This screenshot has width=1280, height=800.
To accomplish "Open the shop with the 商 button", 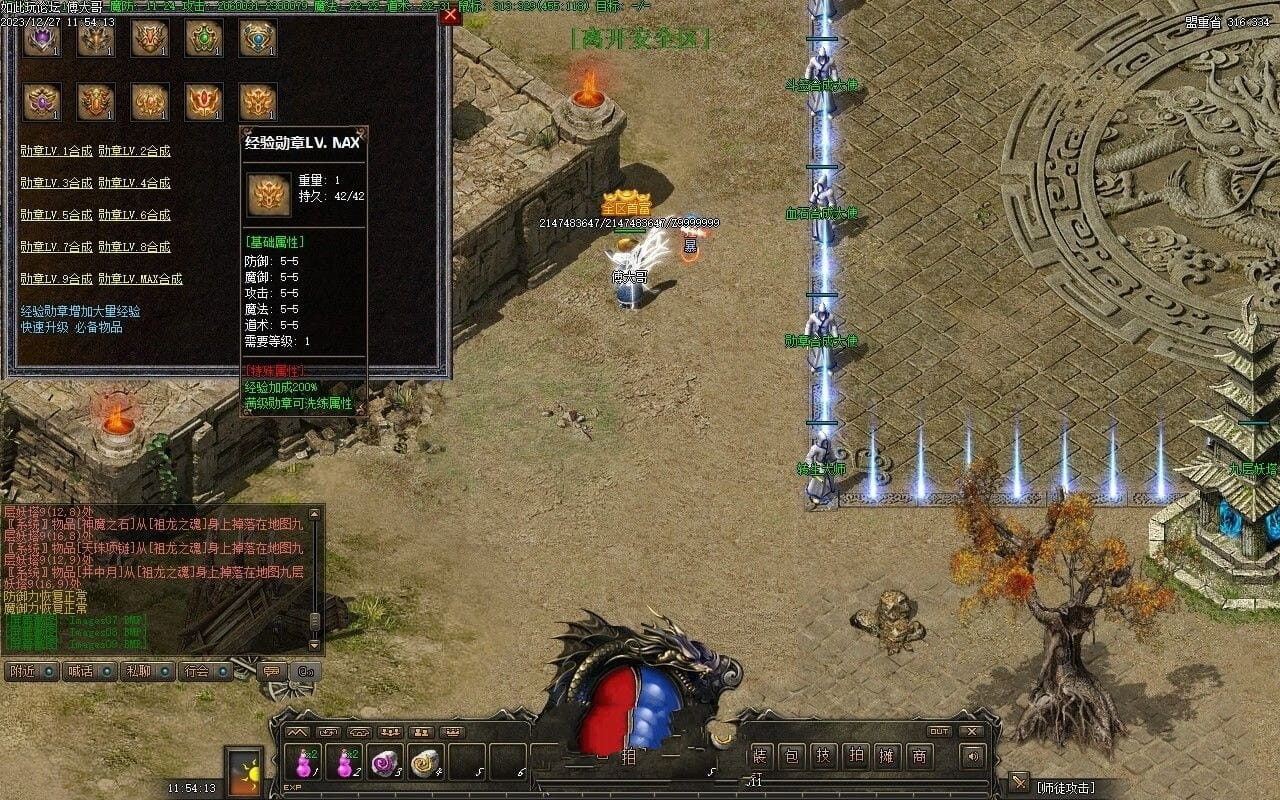I will [919, 757].
